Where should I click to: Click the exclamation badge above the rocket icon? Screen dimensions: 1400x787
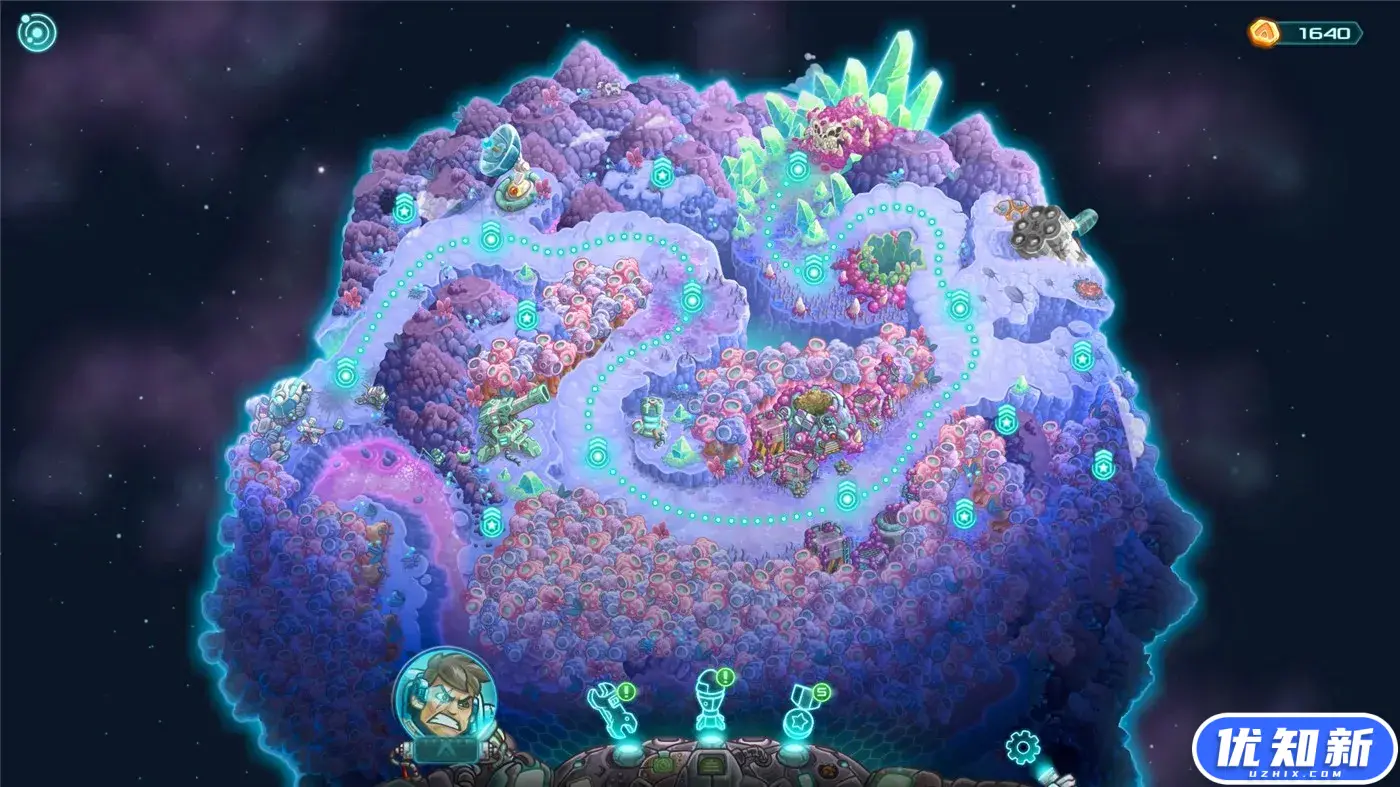click(724, 677)
